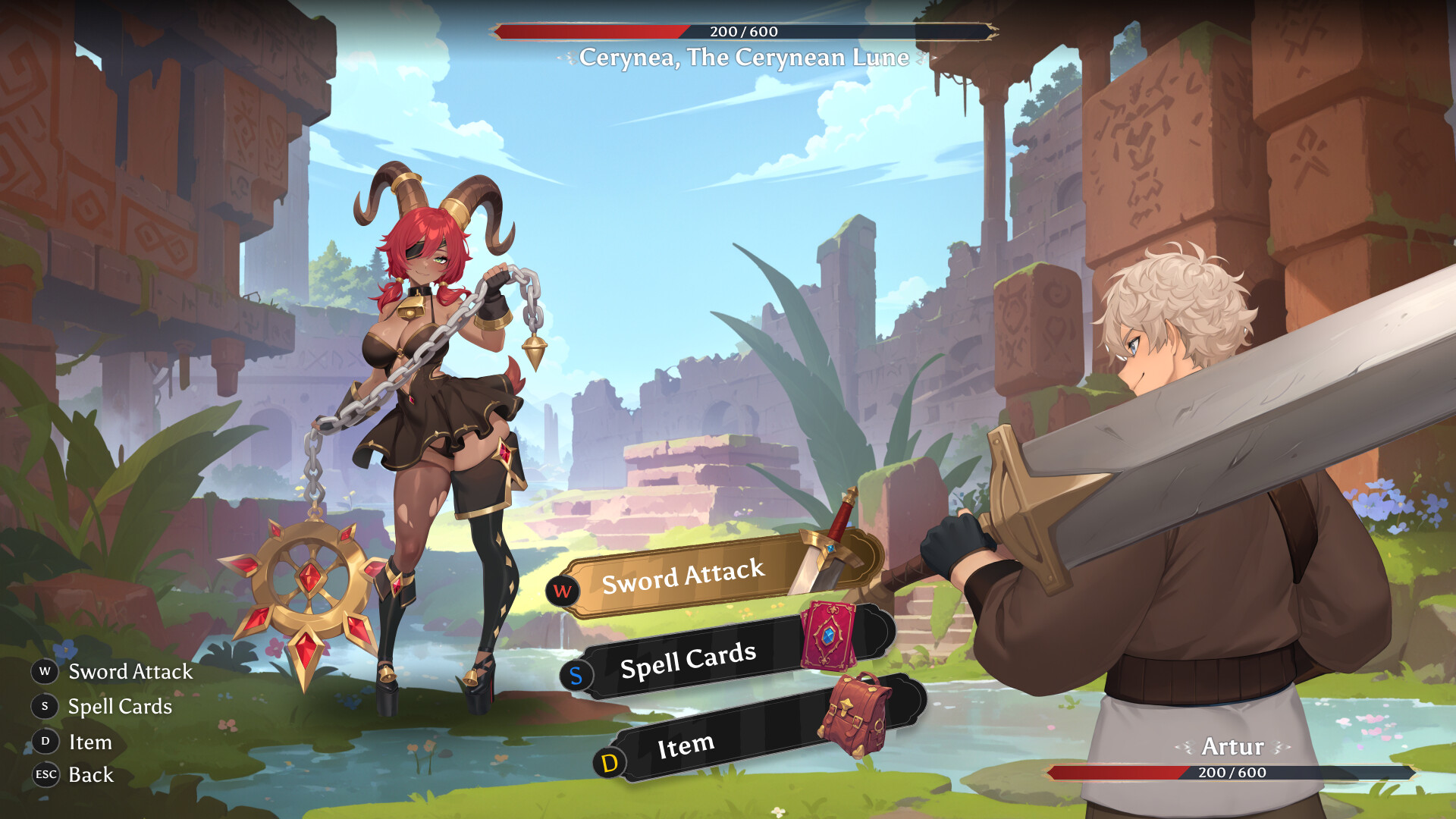
Task: Click the Artur name label
Action: tap(1232, 746)
